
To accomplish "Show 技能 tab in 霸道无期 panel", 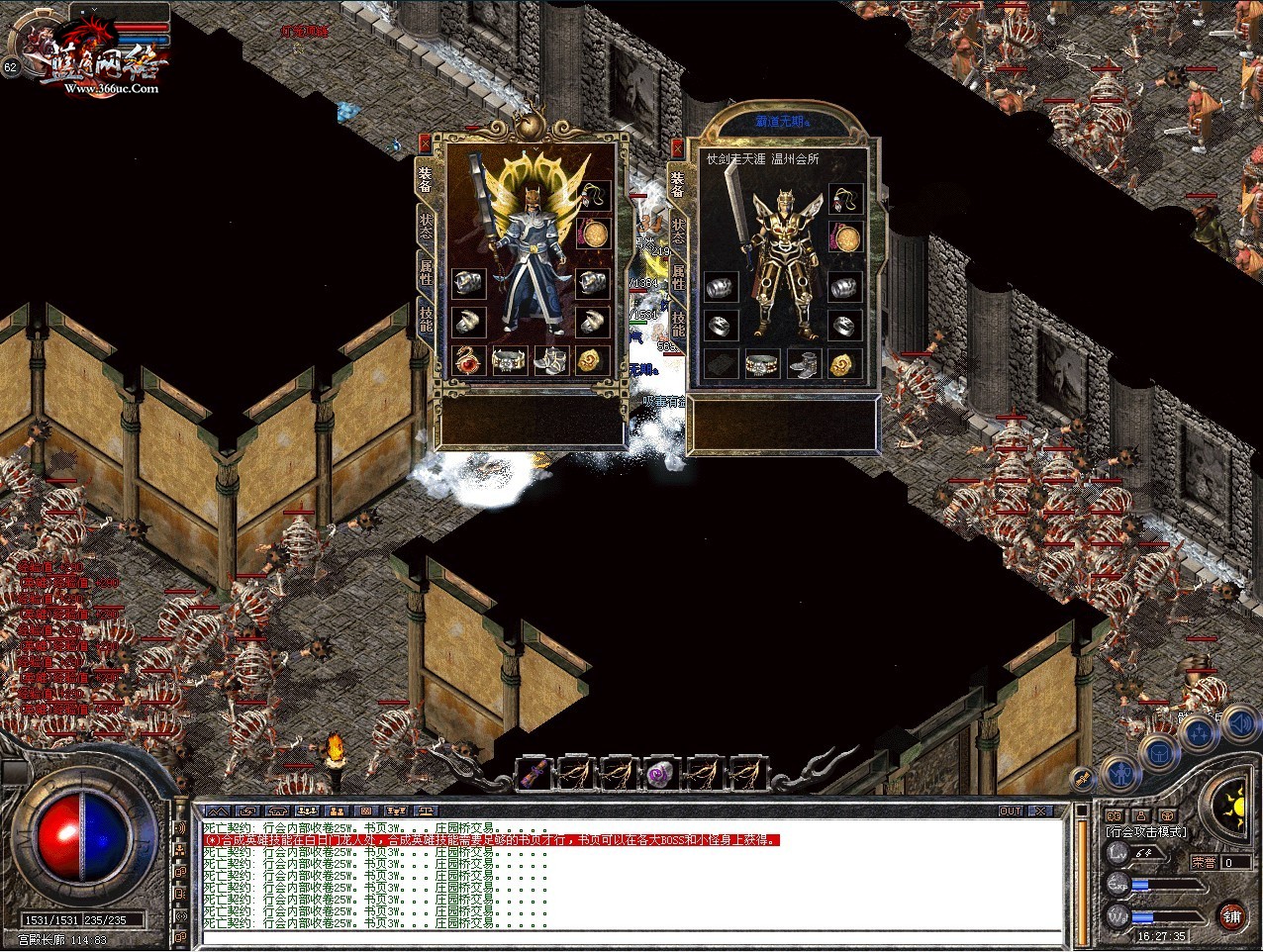I will pyautogui.click(x=678, y=323).
